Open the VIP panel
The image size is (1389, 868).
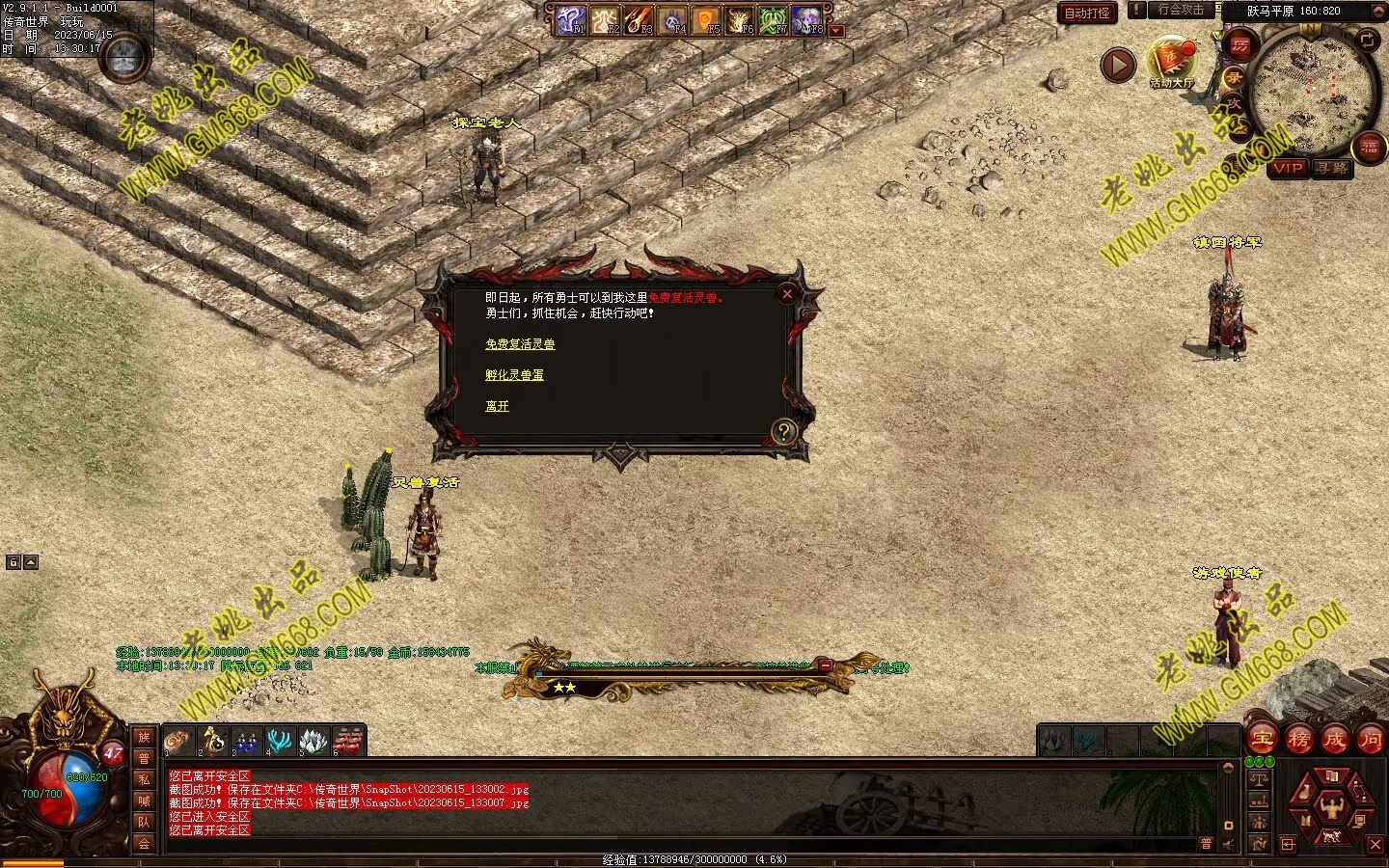pos(1287,168)
